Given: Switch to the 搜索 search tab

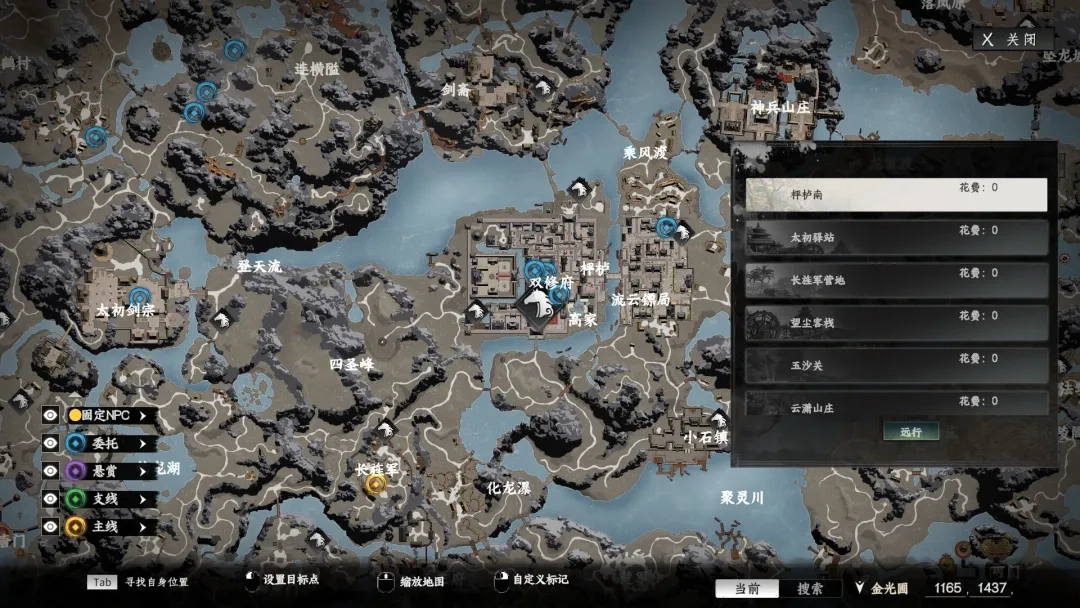Looking at the screenshot, I should click(x=810, y=589).
